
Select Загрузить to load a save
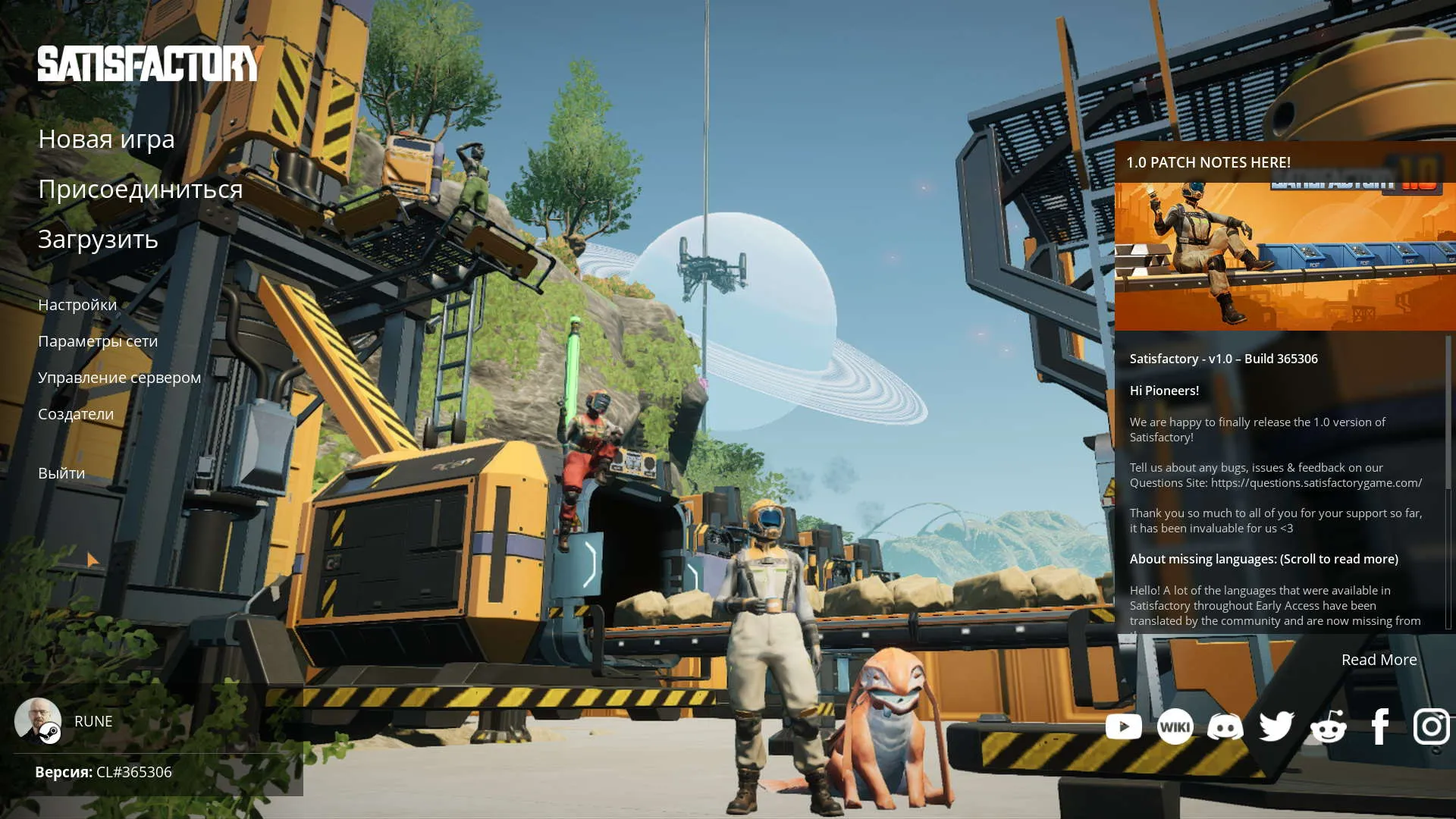point(98,240)
